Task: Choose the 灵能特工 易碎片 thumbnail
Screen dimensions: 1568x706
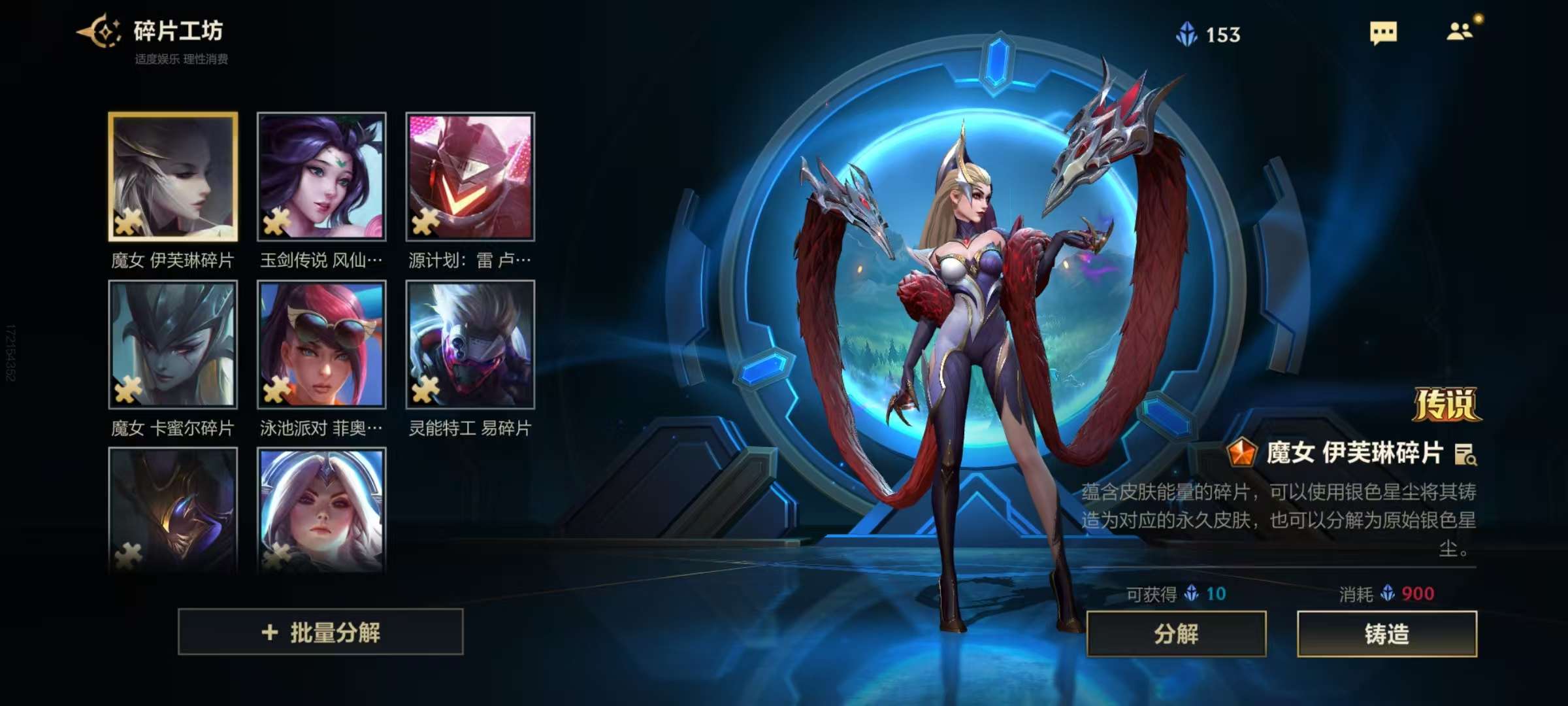Action: click(x=470, y=345)
